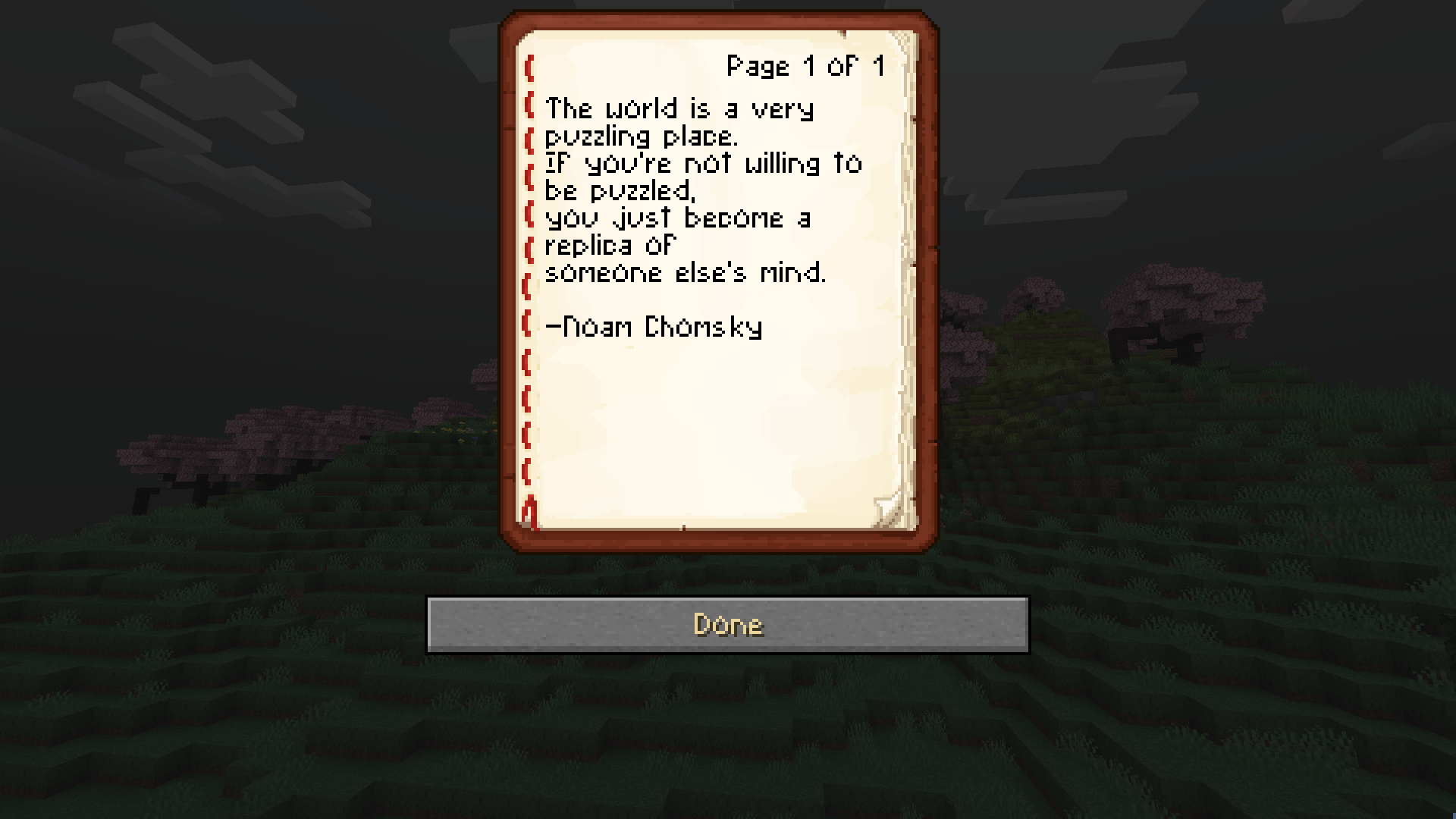This screenshot has height=819, width=1456.
Task: Close the book with the Done button
Action: [x=728, y=625]
